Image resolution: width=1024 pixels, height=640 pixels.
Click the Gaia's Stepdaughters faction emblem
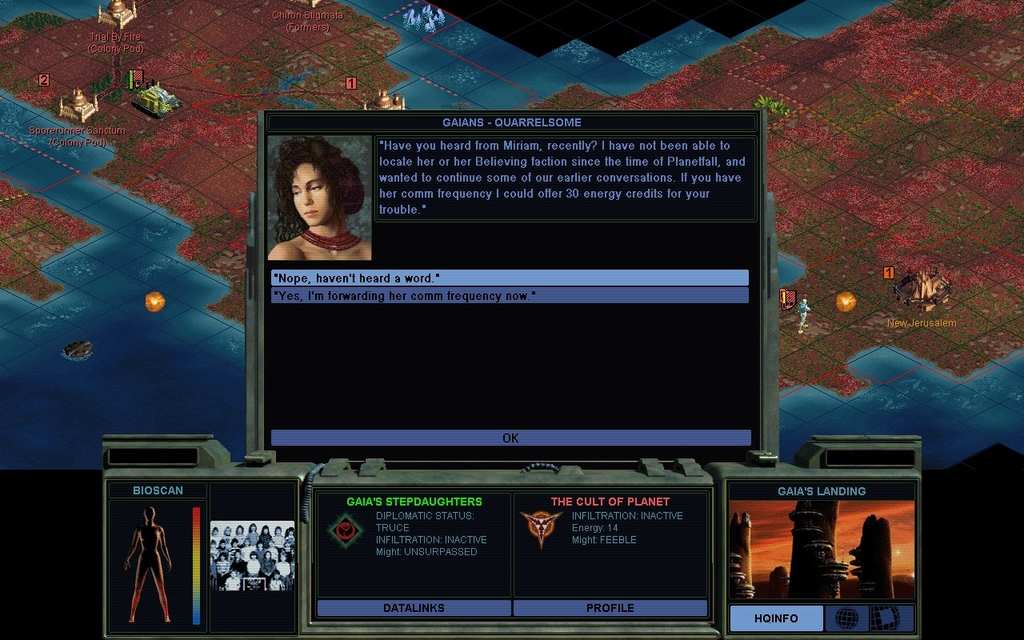pyautogui.click(x=346, y=528)
